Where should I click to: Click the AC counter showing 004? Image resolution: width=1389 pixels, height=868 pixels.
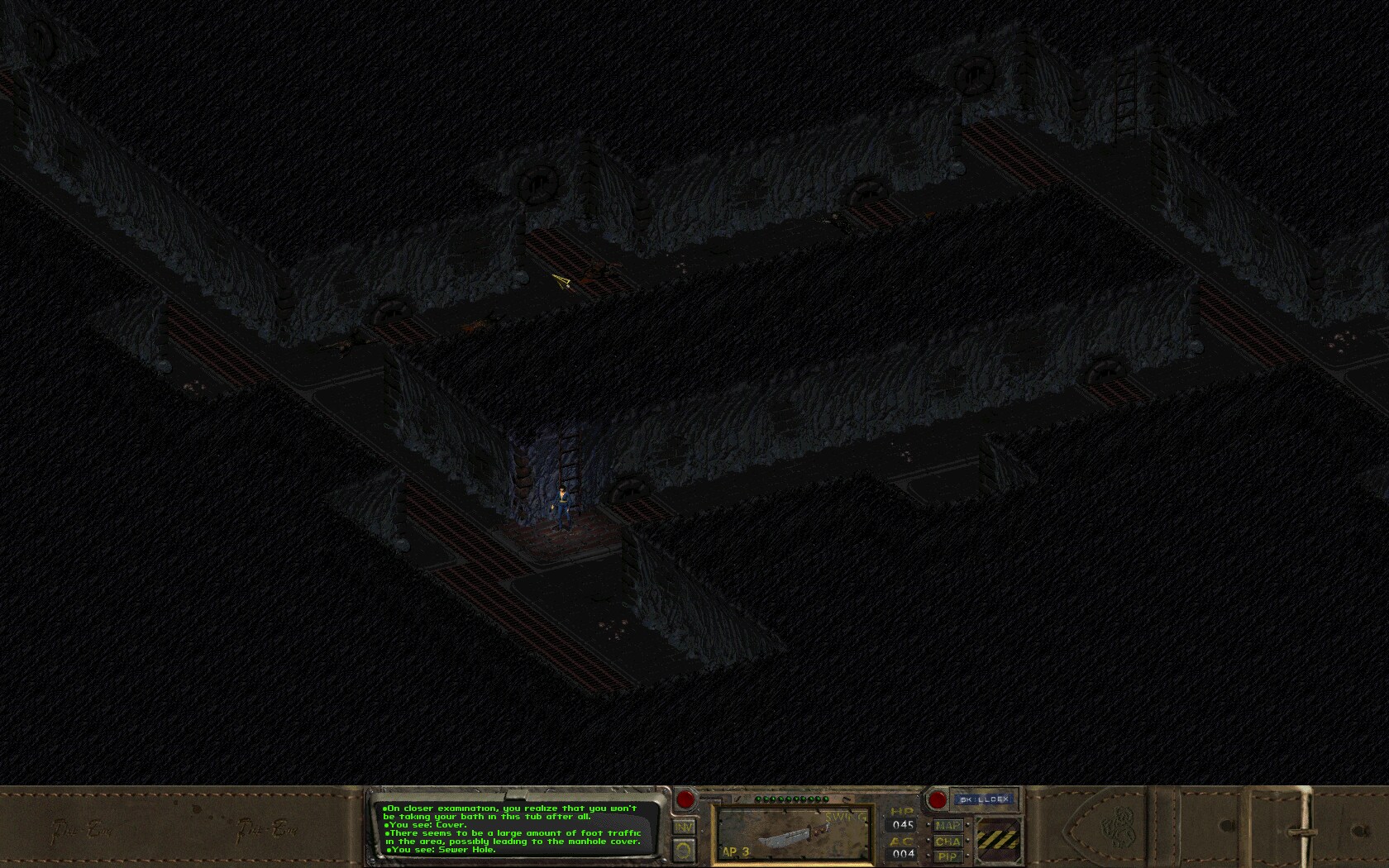pos(903,853)
